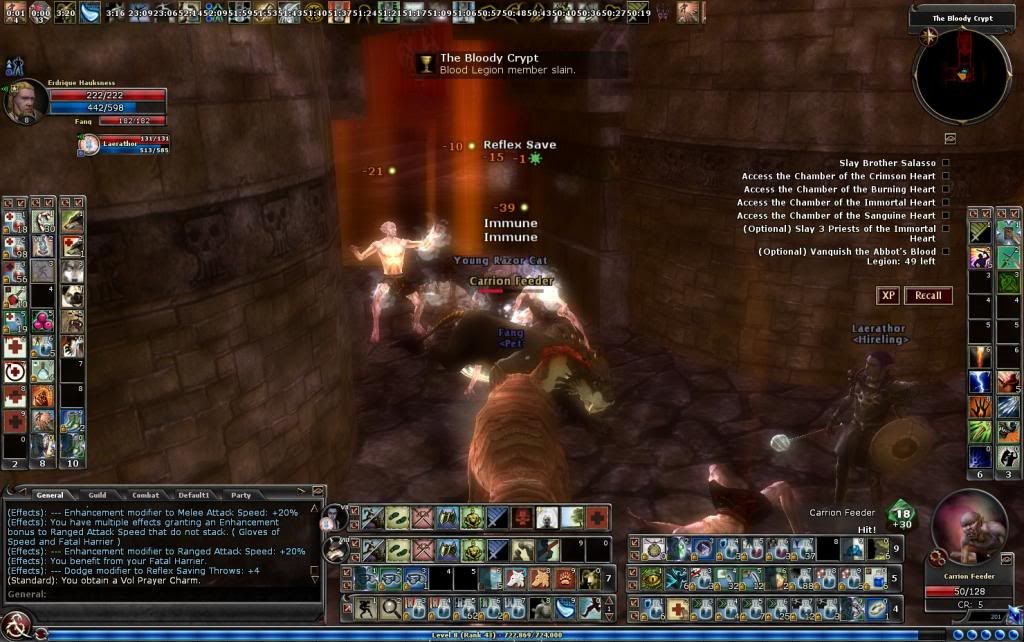Activate the magnifying glass search skill
The height and width of the screenshot is (642, 1024).
388,607
